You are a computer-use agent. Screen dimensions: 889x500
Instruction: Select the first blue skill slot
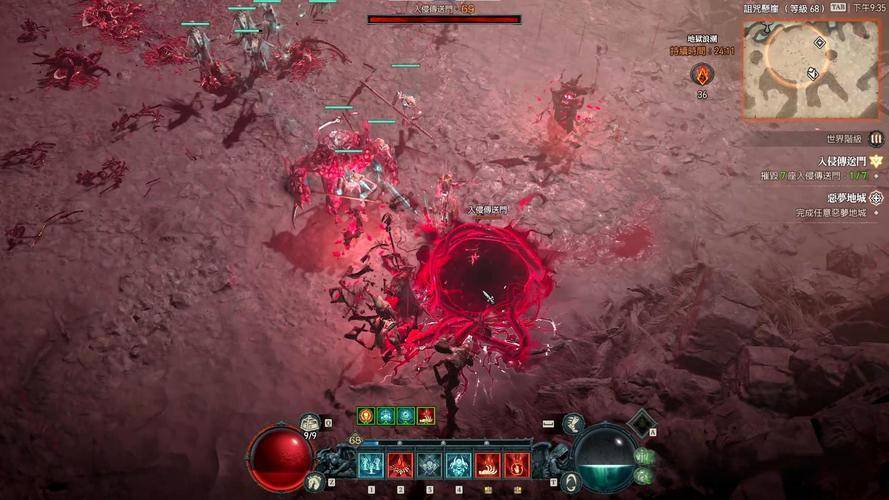pyautogui.click(x=371, y=465)
